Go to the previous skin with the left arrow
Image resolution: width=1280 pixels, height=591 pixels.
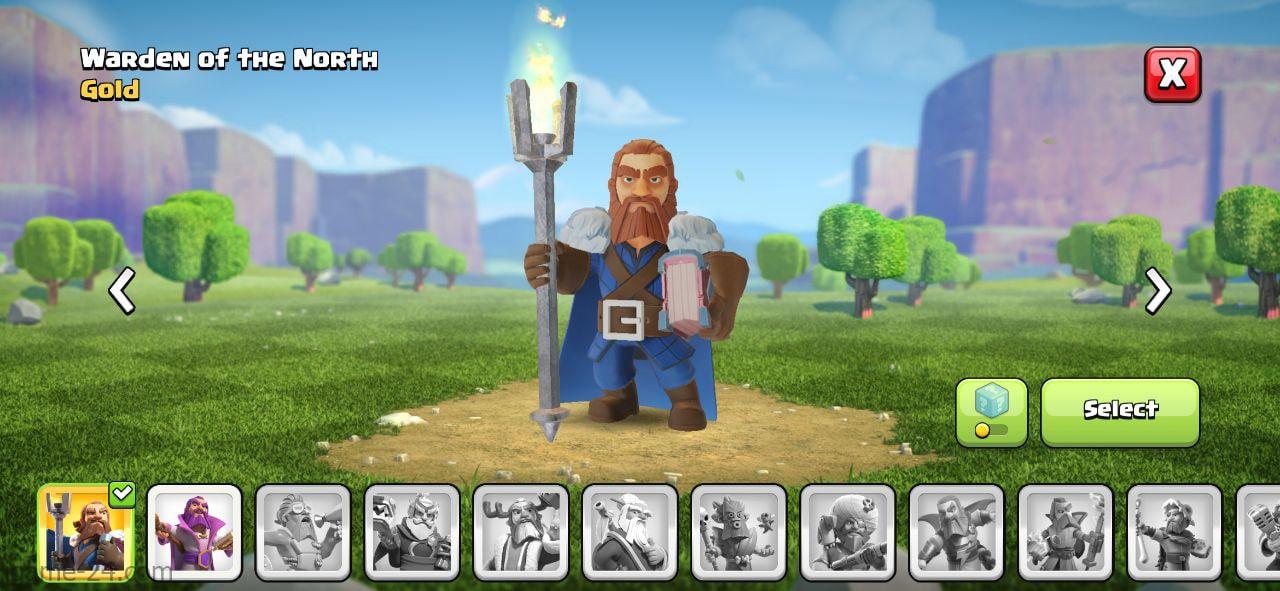click(122, 291)
